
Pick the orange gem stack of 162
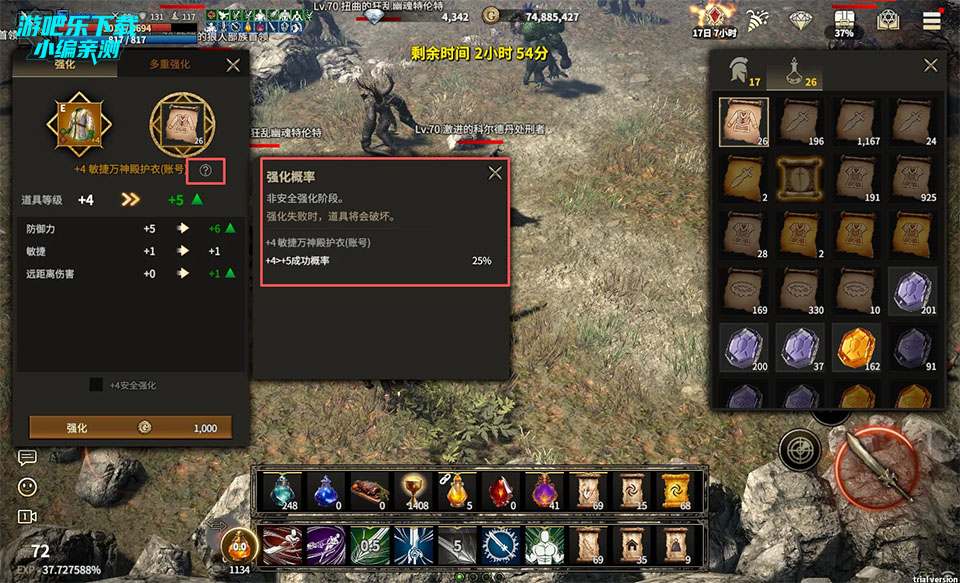857,347
